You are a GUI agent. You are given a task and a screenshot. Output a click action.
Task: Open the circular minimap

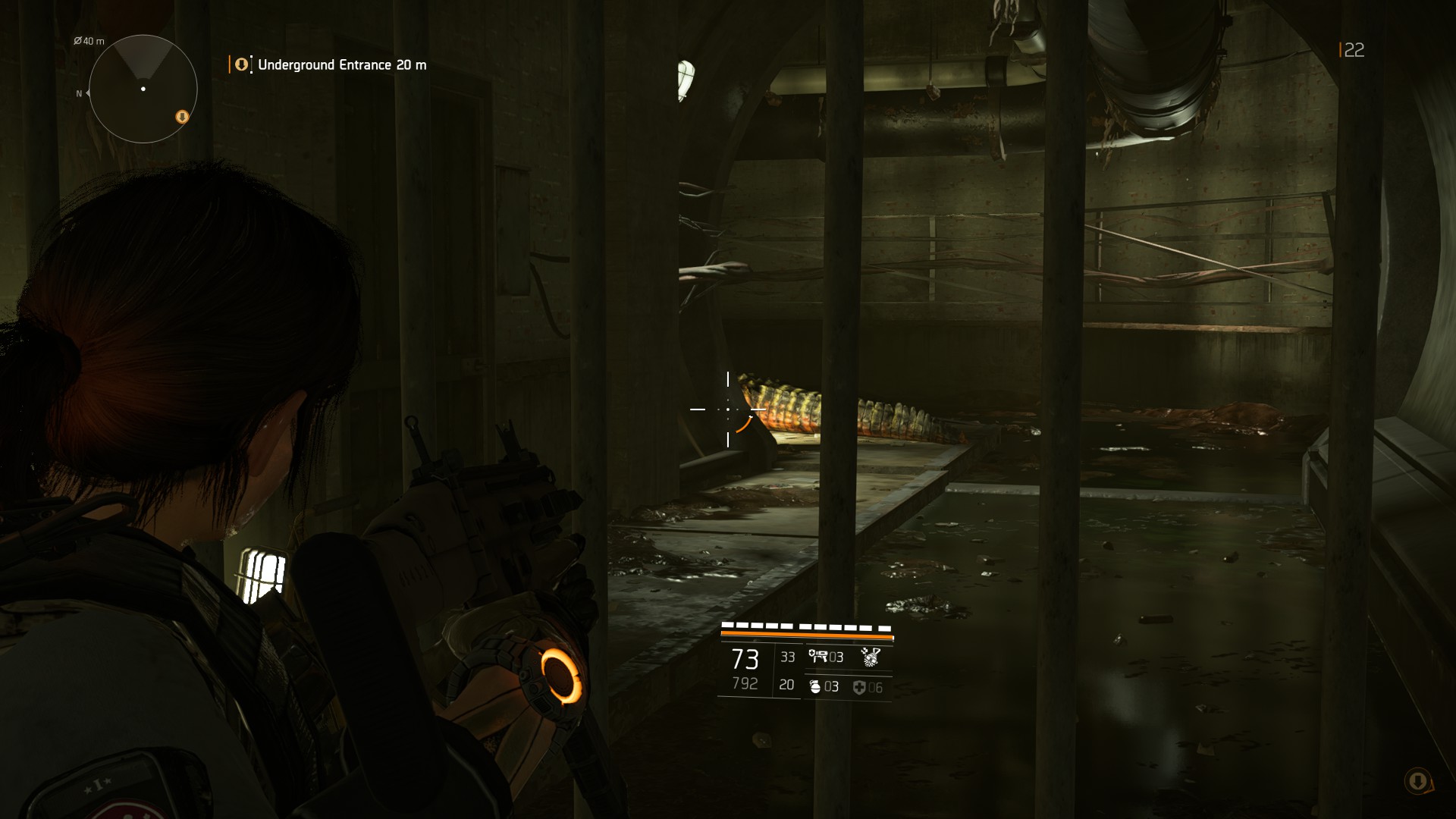(x=143, y=89)
